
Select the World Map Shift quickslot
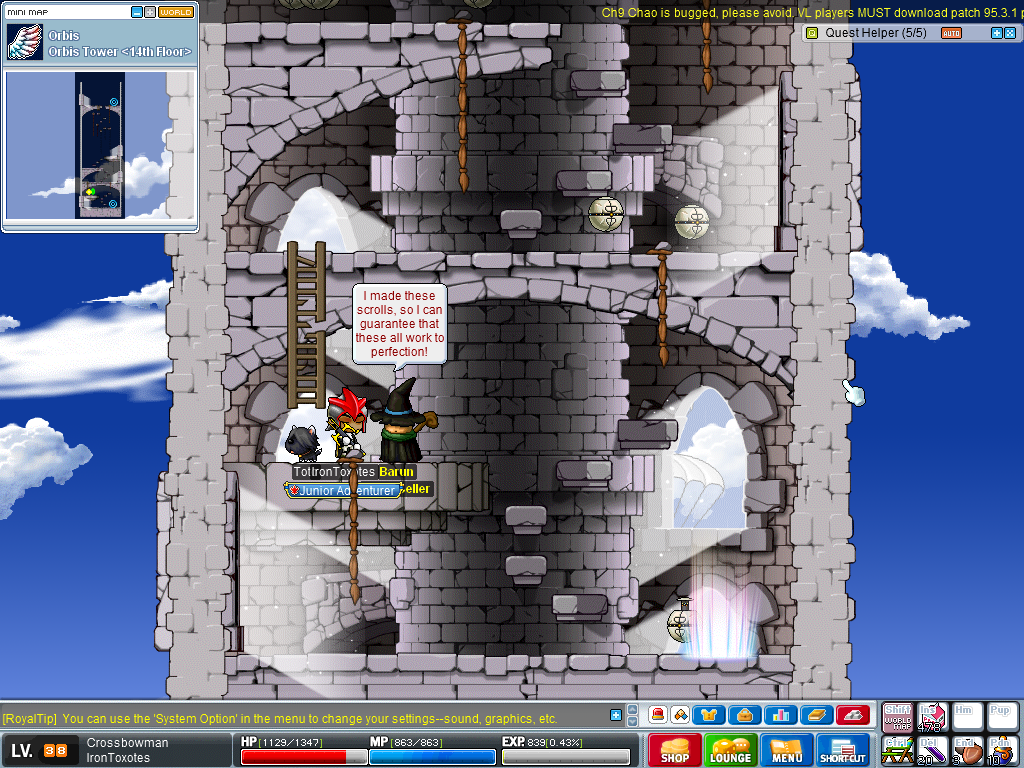click(897, 717)
